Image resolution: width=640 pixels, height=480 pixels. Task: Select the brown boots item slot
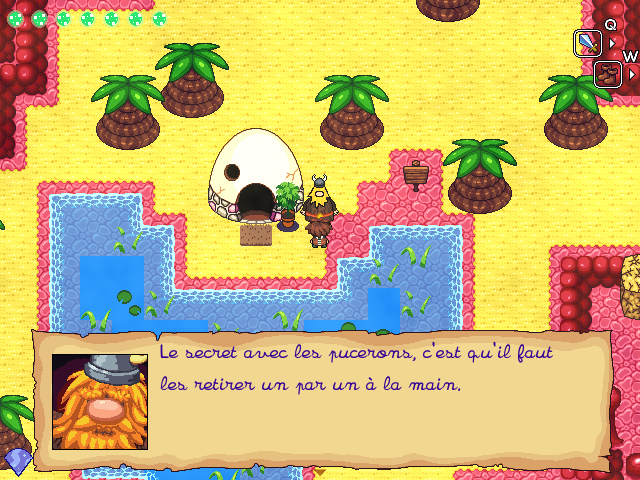(x=607, y=74)
